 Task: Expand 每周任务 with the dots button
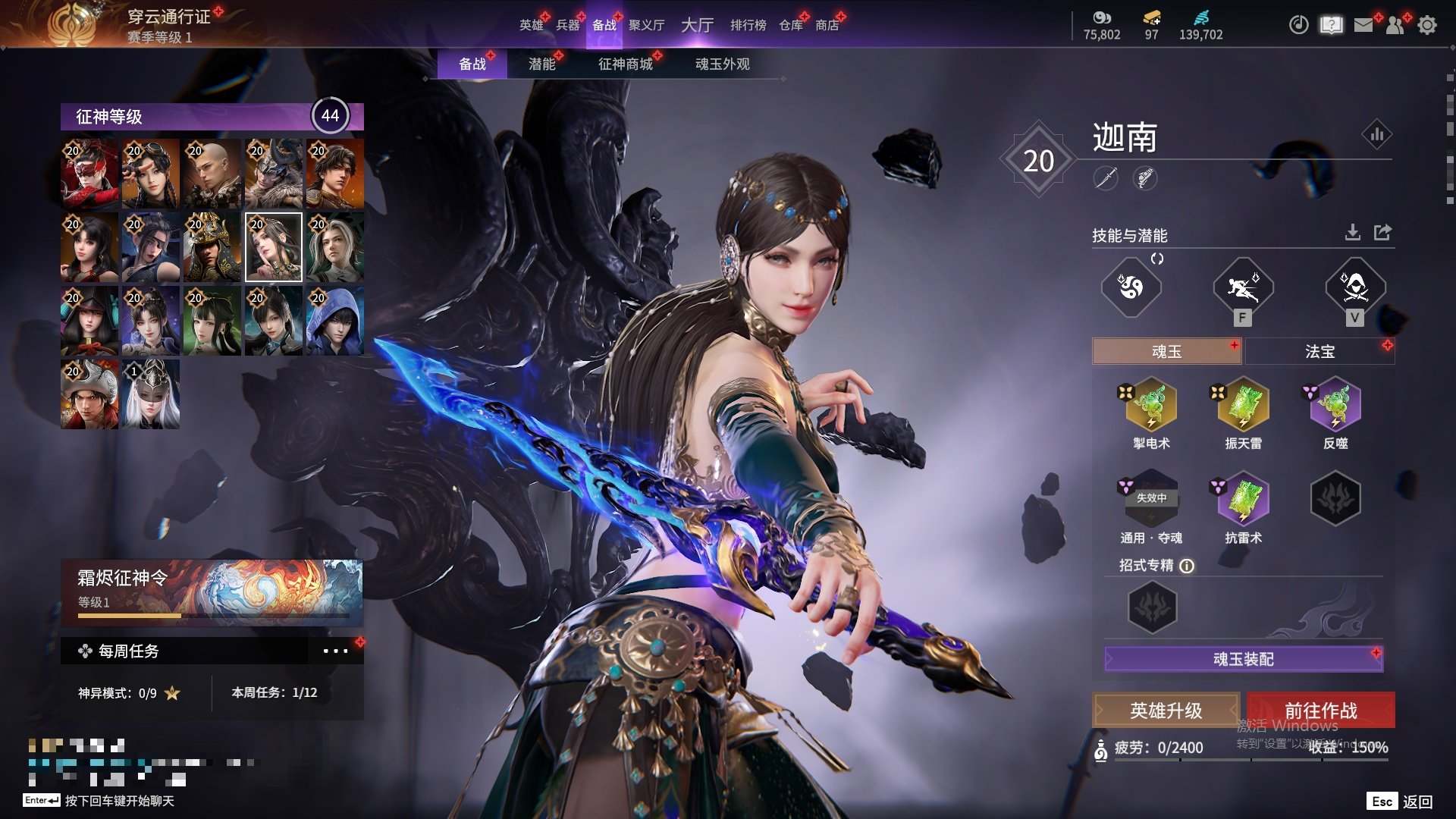coord(335,651)
